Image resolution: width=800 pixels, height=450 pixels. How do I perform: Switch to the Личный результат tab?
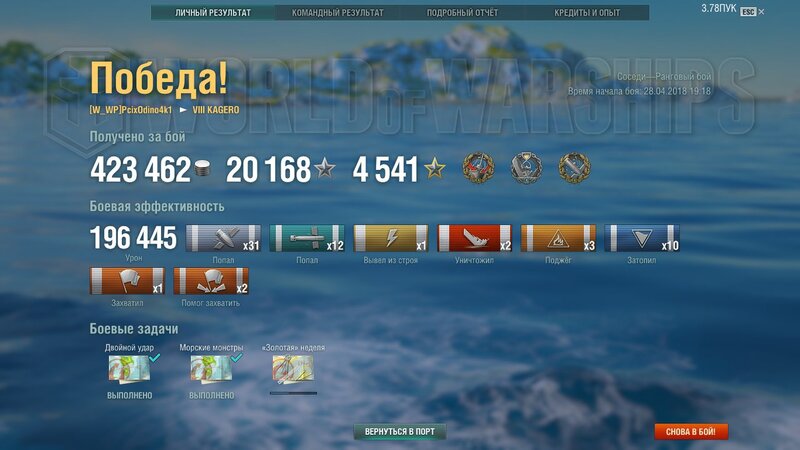tap(212, 13)
